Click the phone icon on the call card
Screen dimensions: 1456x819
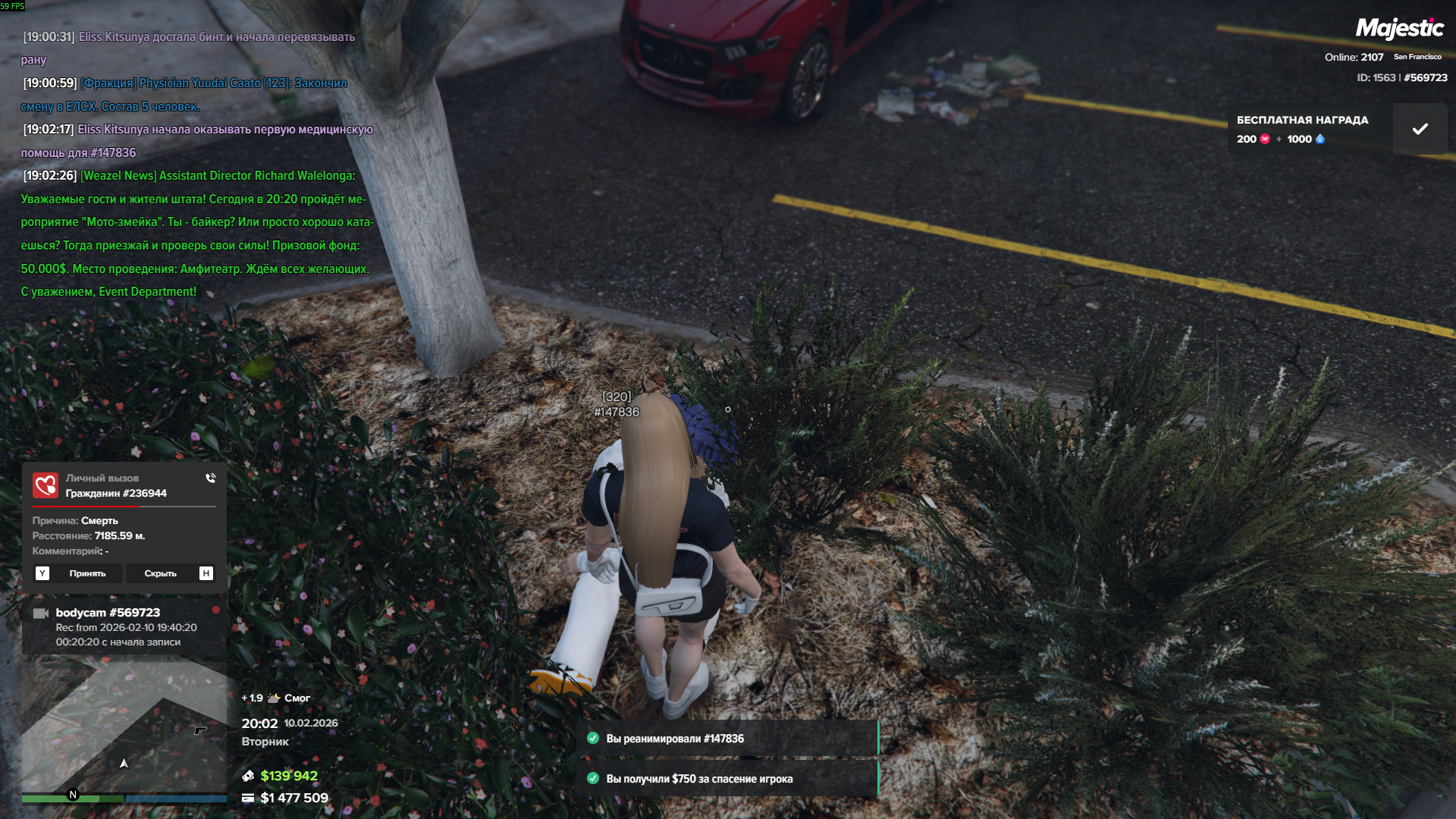tap(211, 479)
